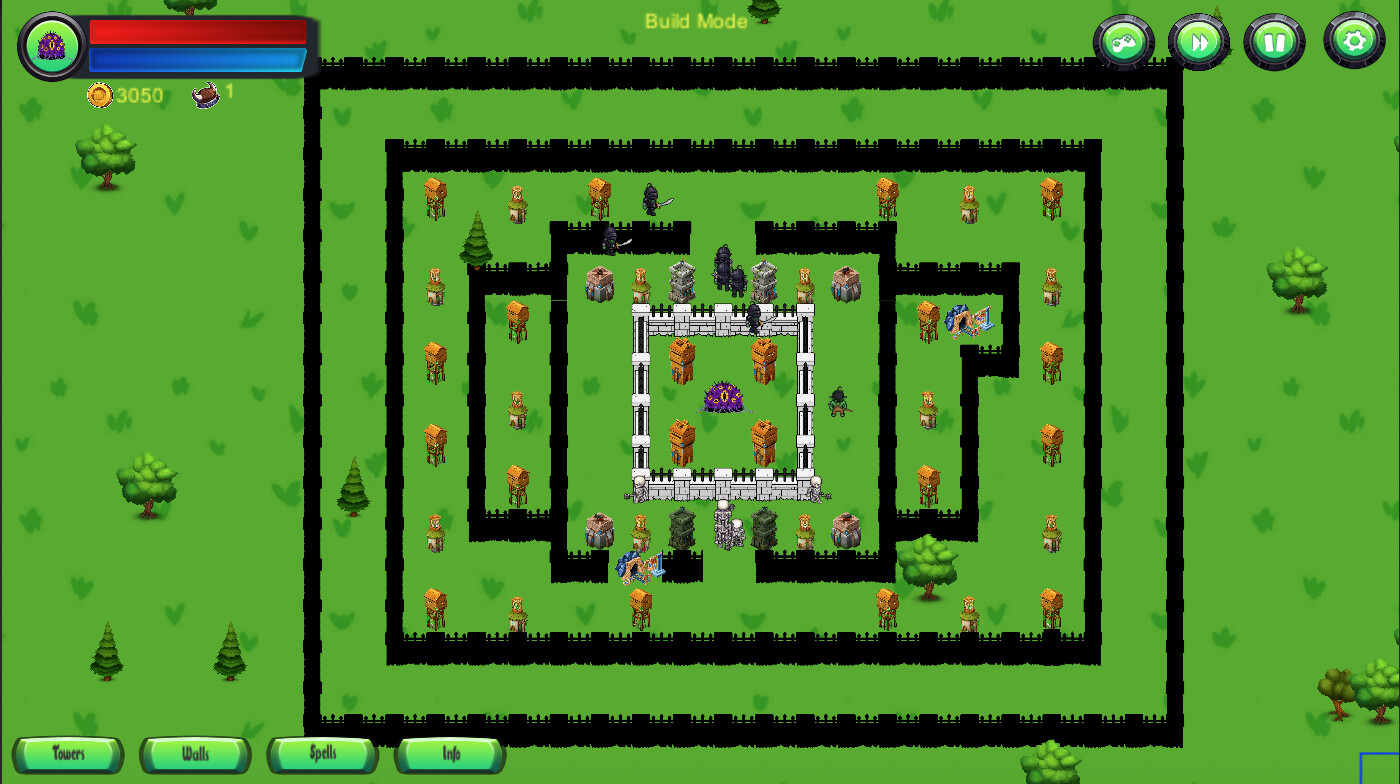
Task: Click the Build Mode label
Action: coord(697,22)
